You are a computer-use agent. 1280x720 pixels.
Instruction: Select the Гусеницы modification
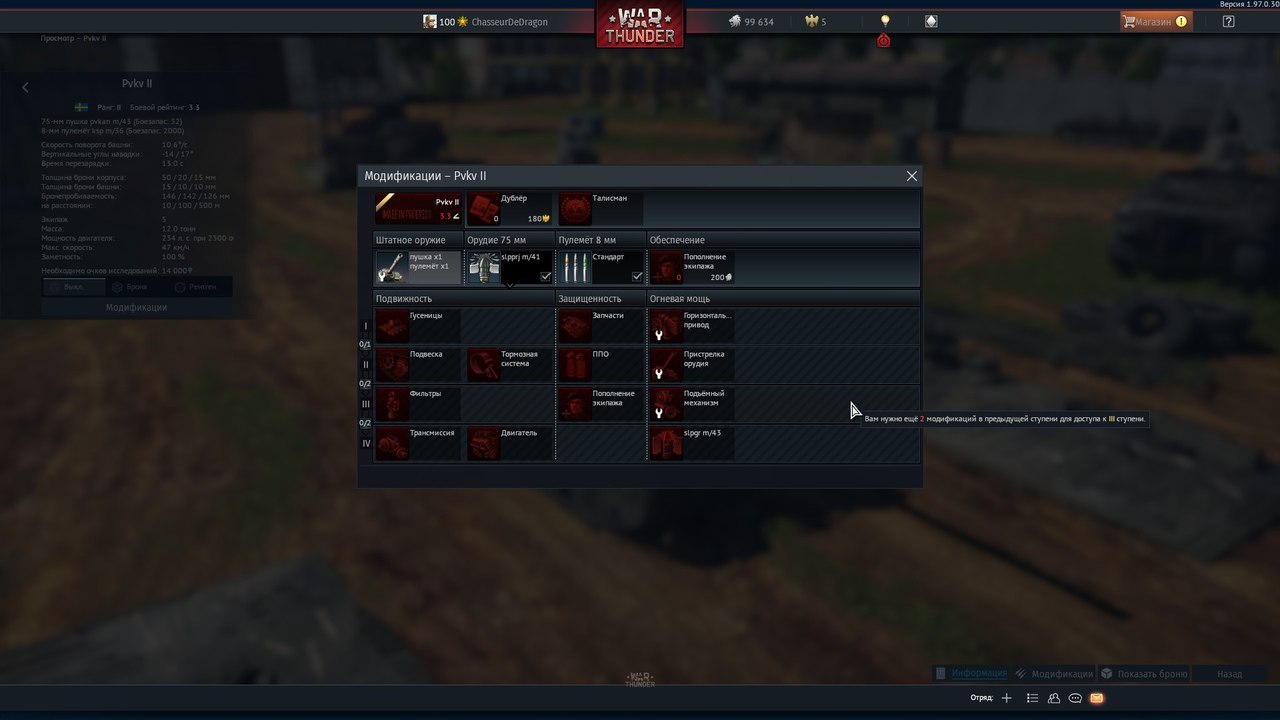(x=418, y=326)
